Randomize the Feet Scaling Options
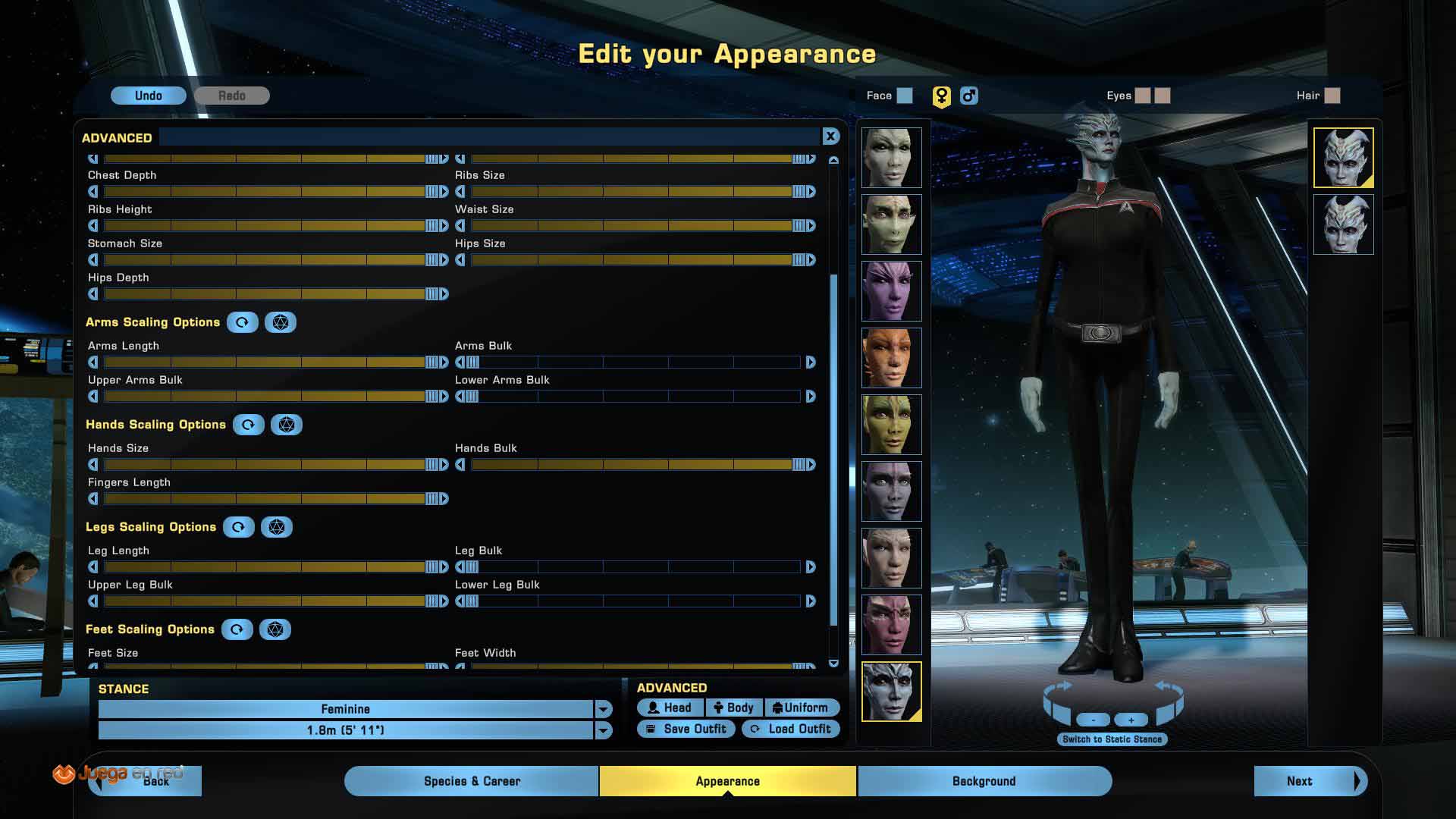 click(275, 629)
